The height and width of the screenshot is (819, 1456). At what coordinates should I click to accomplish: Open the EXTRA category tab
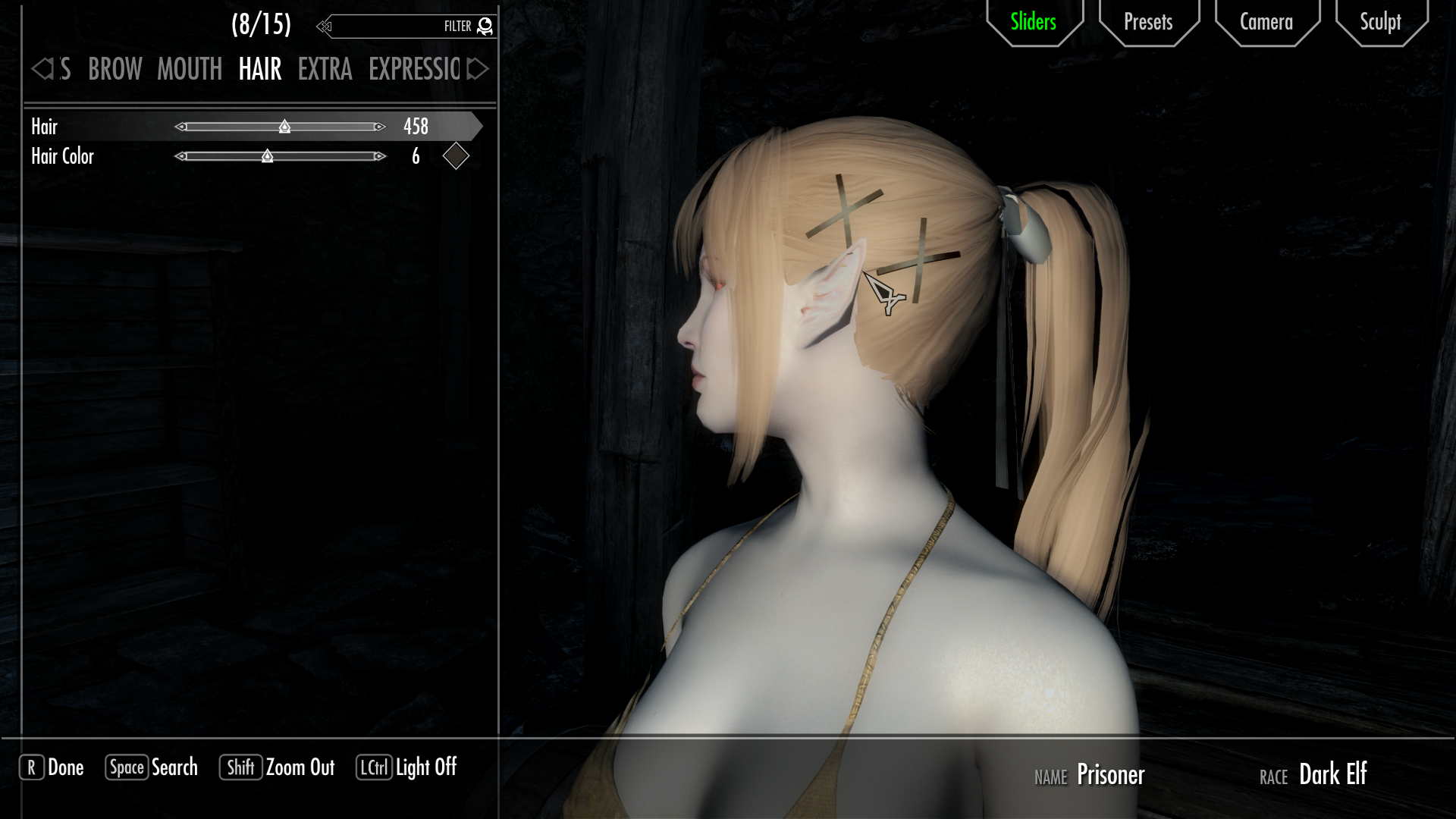pyautogui.click(x=325, y=70)
